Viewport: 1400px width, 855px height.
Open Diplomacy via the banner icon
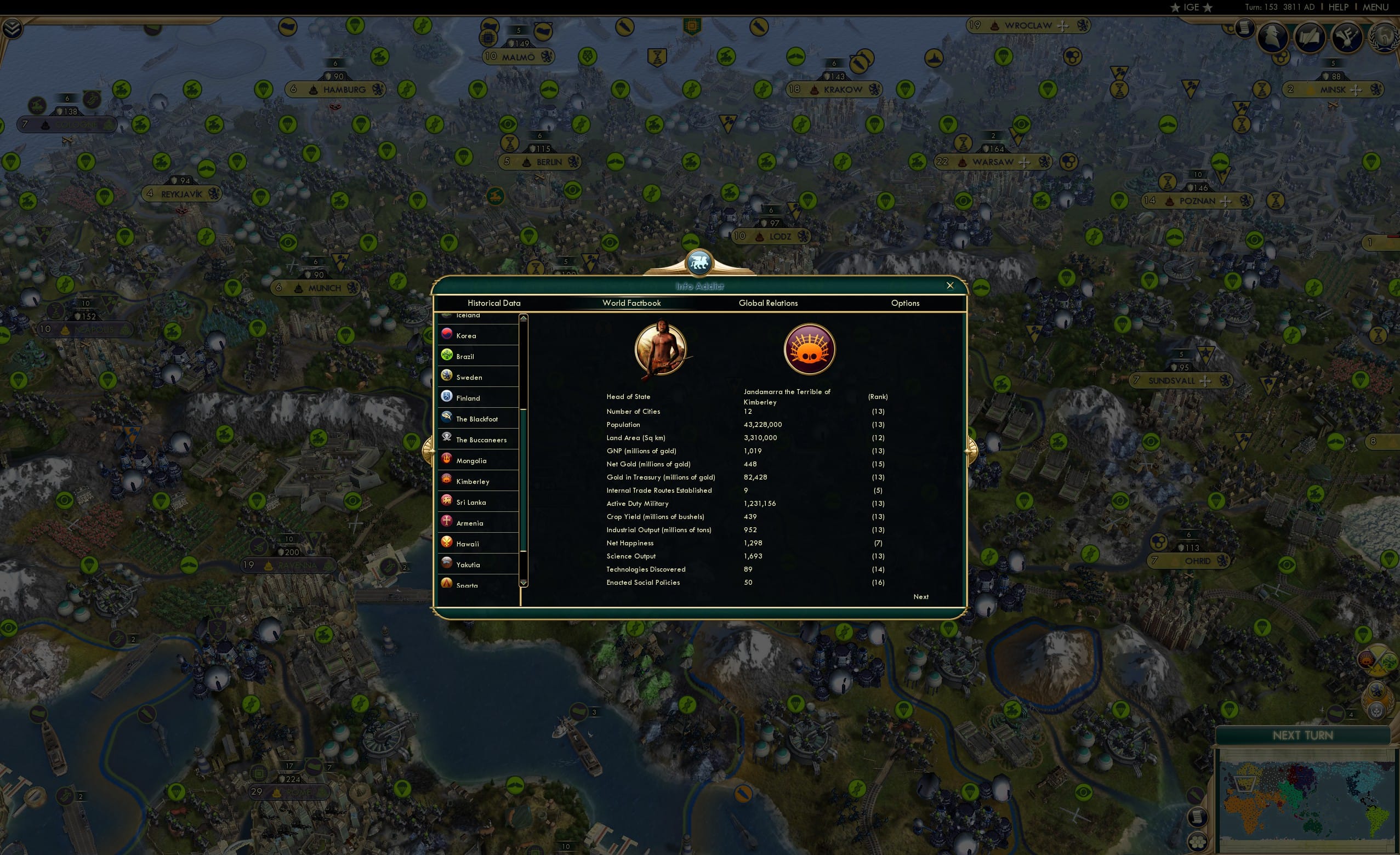point(1347,37)
